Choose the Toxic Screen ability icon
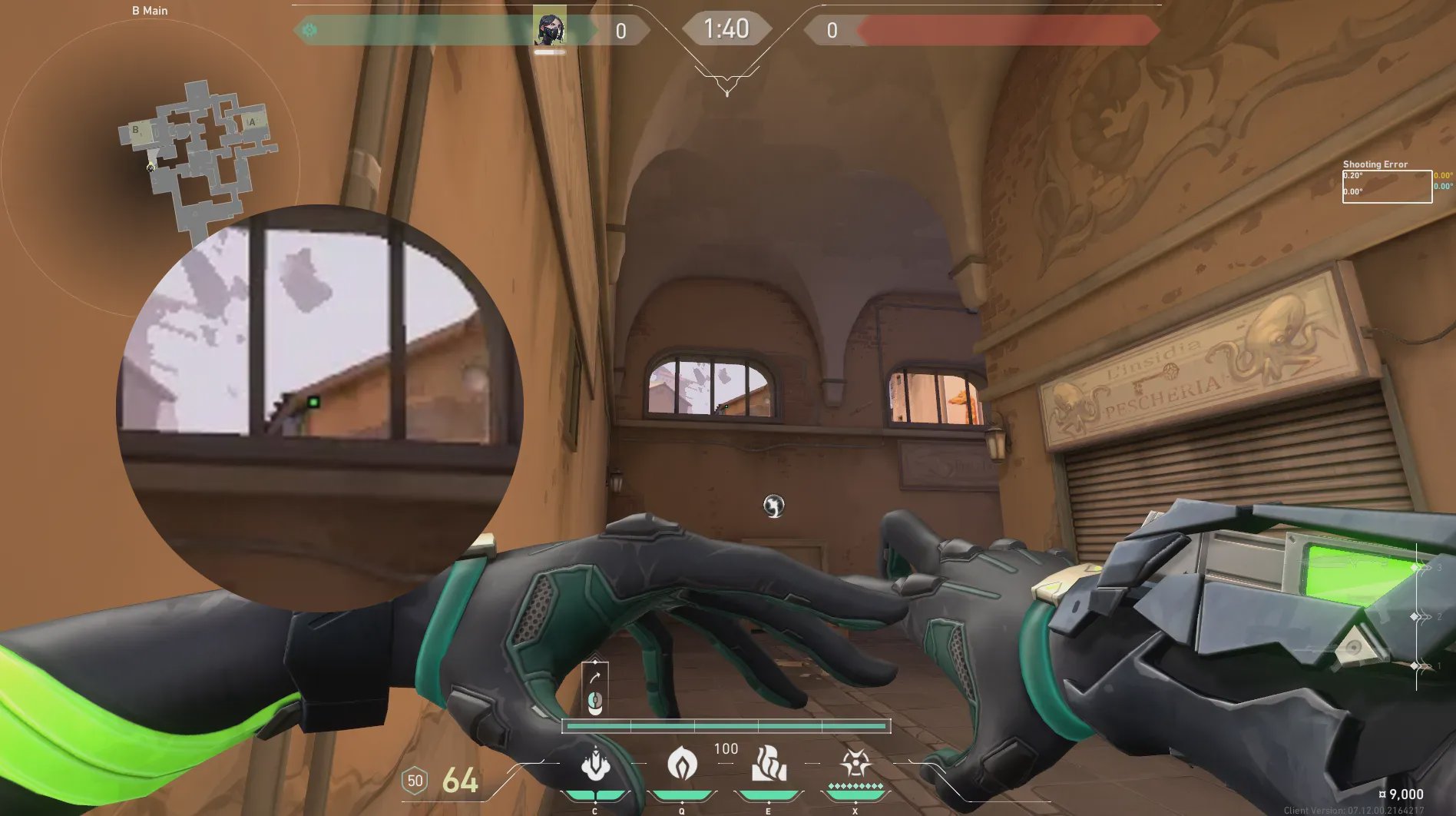1456x816 pixels. pyautogui.click(x=769, y=765)
